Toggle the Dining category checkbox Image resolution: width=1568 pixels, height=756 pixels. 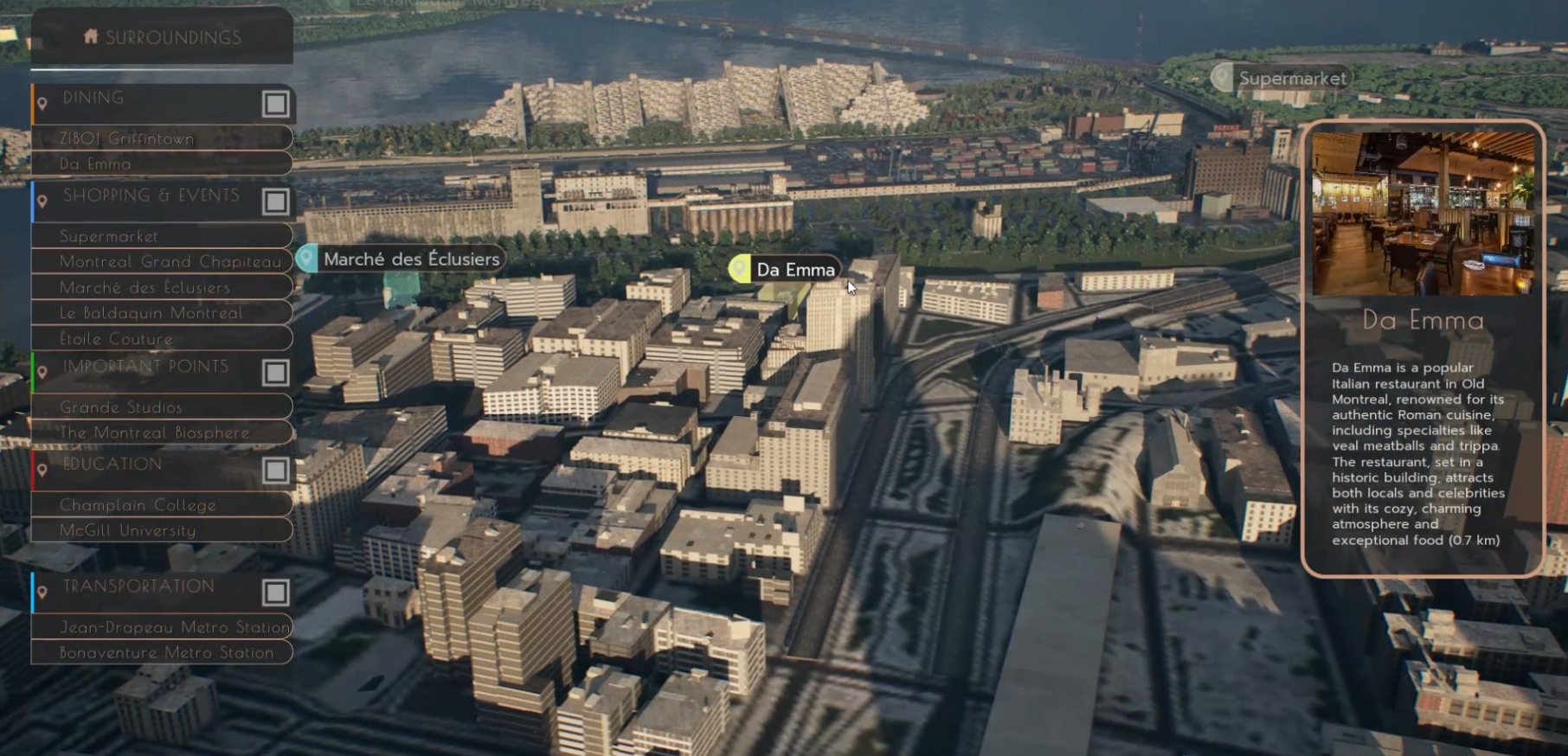(x=275, y=104)
